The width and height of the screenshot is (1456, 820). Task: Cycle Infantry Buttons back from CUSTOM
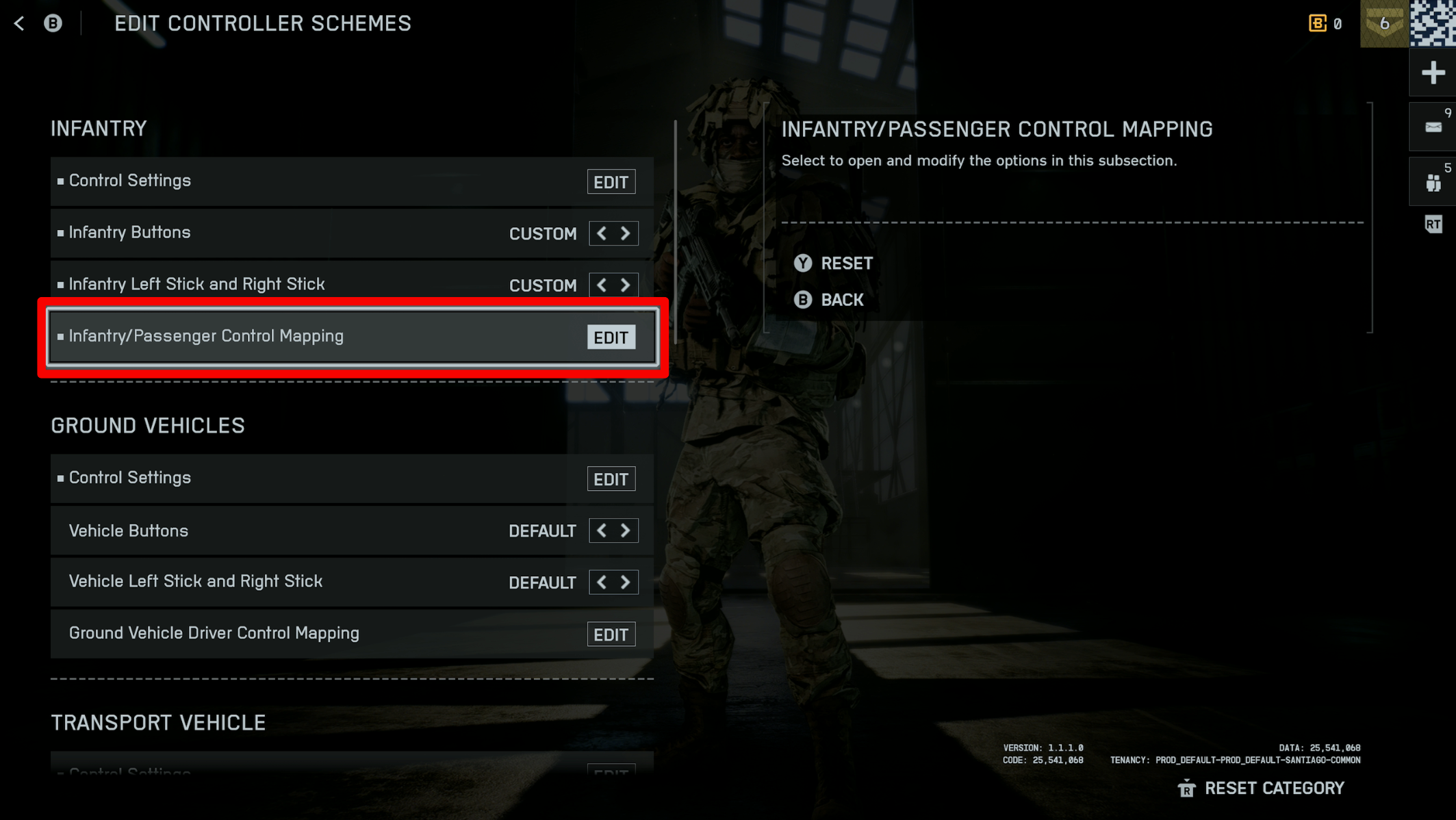point(601,233)
